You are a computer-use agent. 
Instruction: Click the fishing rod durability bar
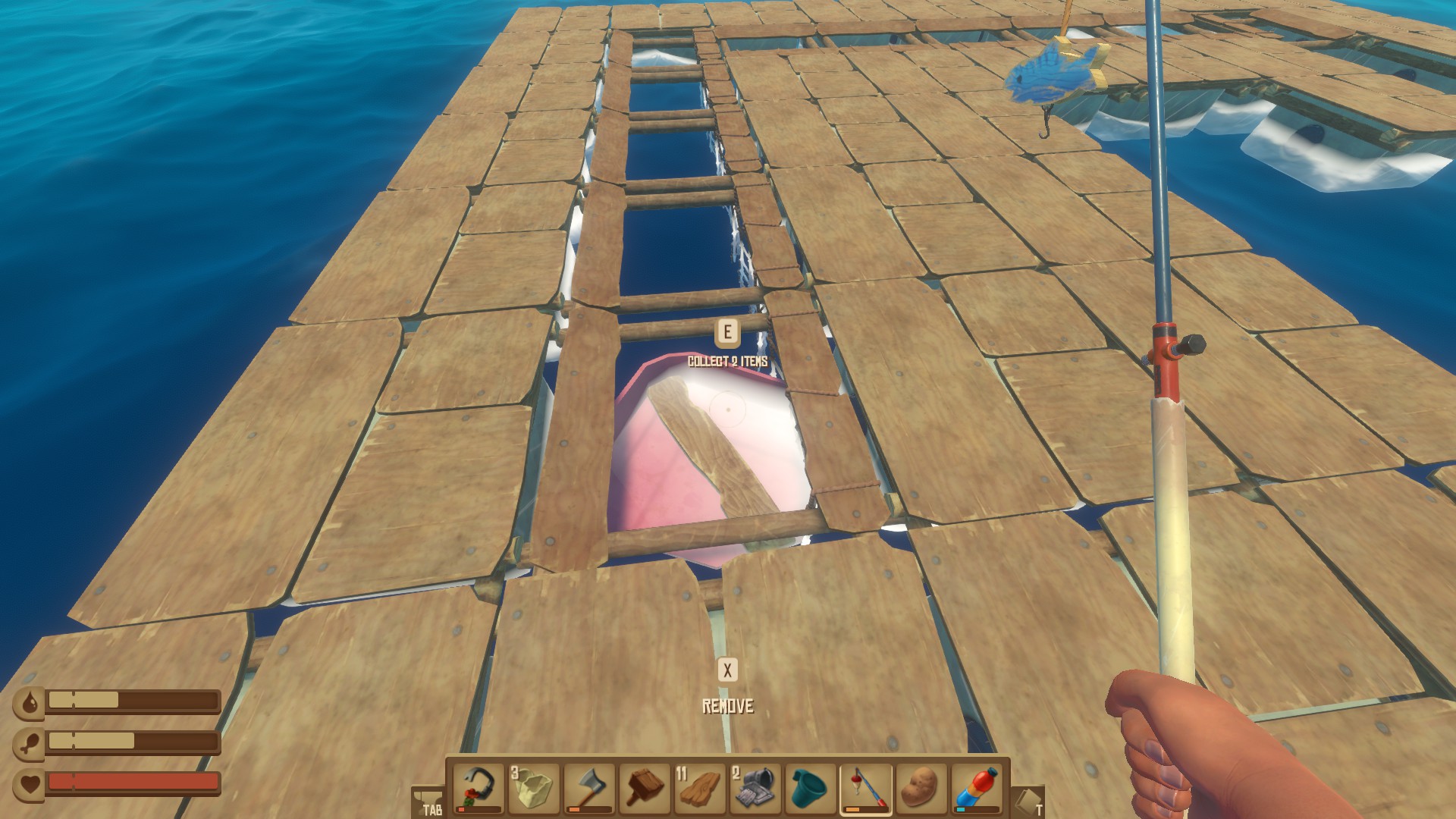click(x=867, y=809)
